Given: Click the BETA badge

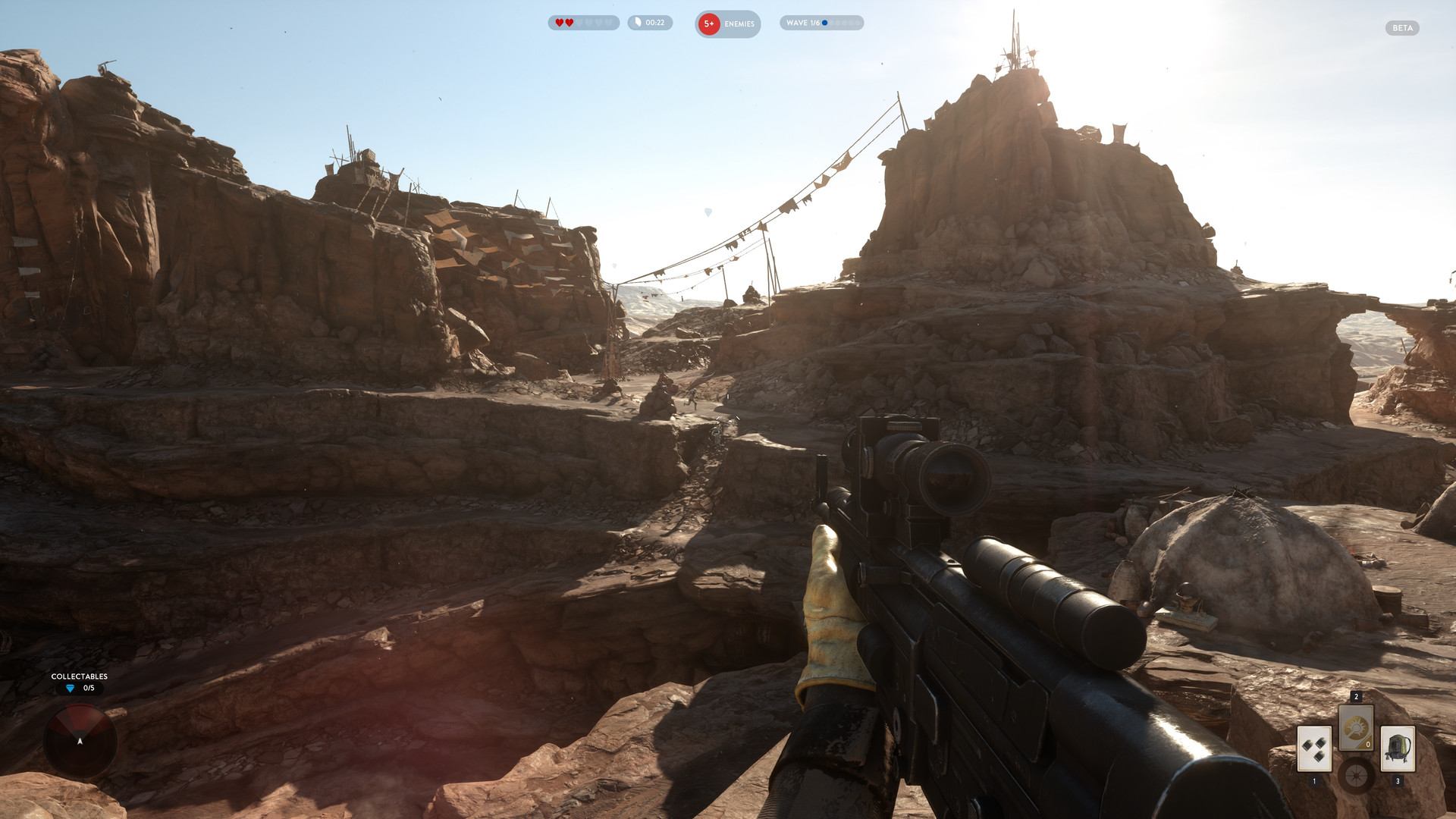Looking at the screenshot, I should pos(1402,28).
